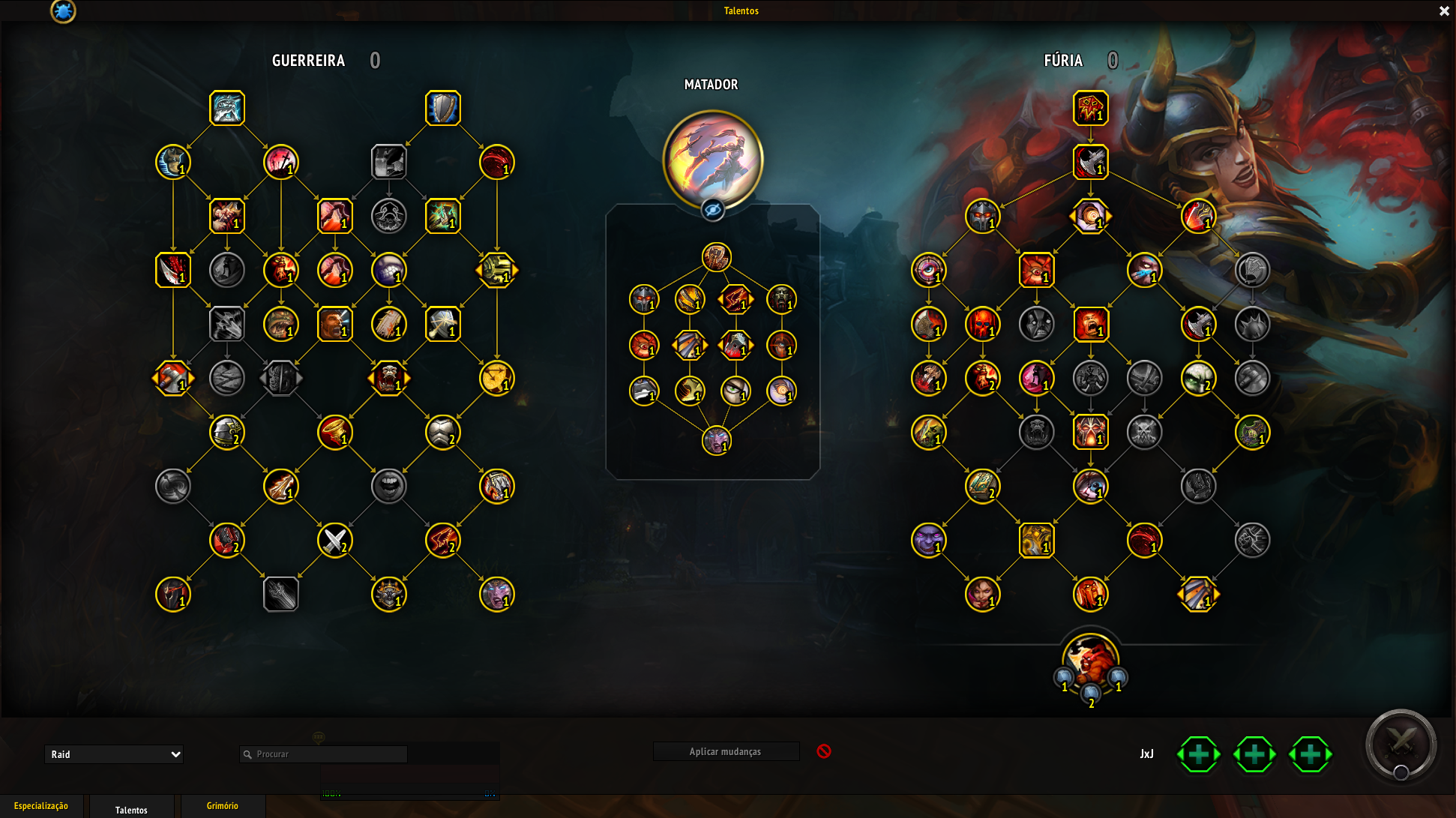Close the Talentos window

click(x=1444, y=11)
